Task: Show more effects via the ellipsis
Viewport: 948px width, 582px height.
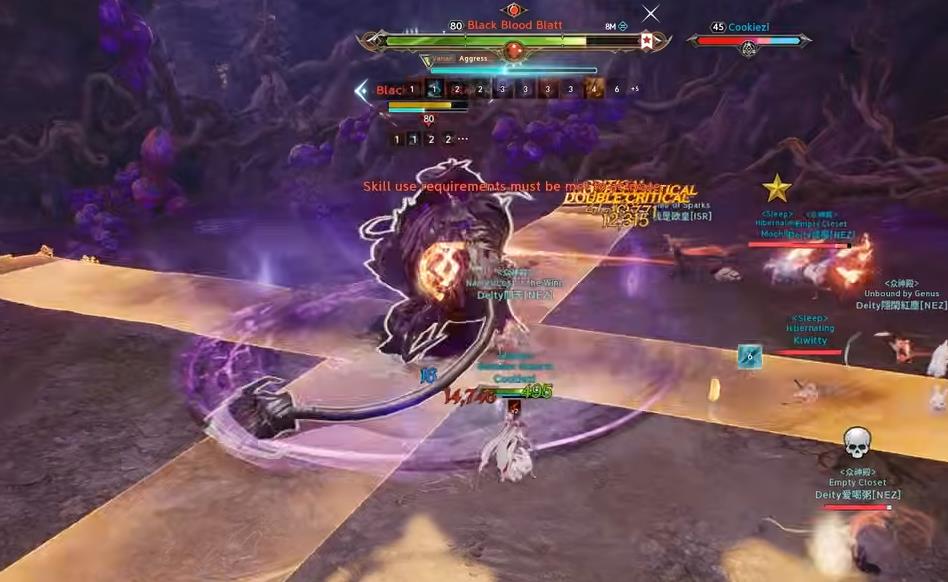Action: point(463,140)
